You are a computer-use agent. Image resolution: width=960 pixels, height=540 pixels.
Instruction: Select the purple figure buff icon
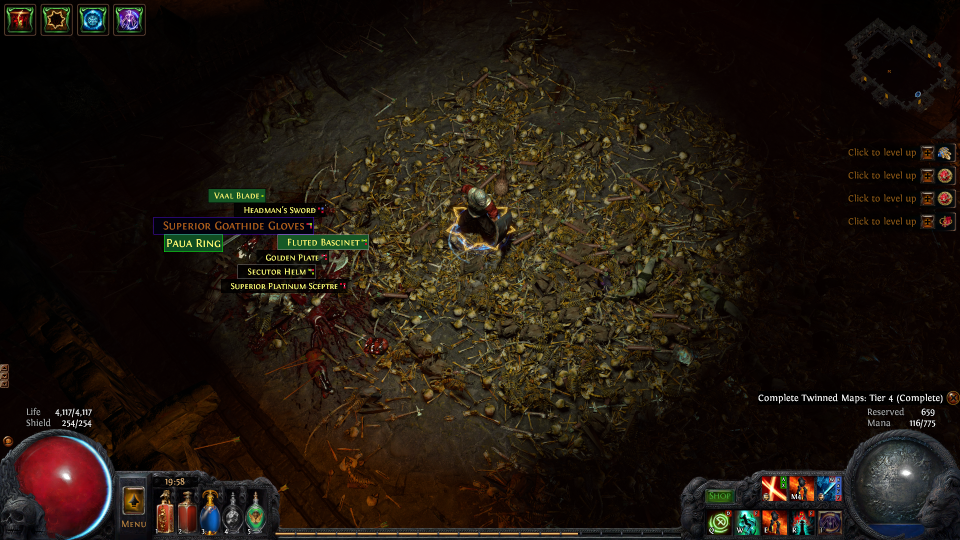click(129, 19)
